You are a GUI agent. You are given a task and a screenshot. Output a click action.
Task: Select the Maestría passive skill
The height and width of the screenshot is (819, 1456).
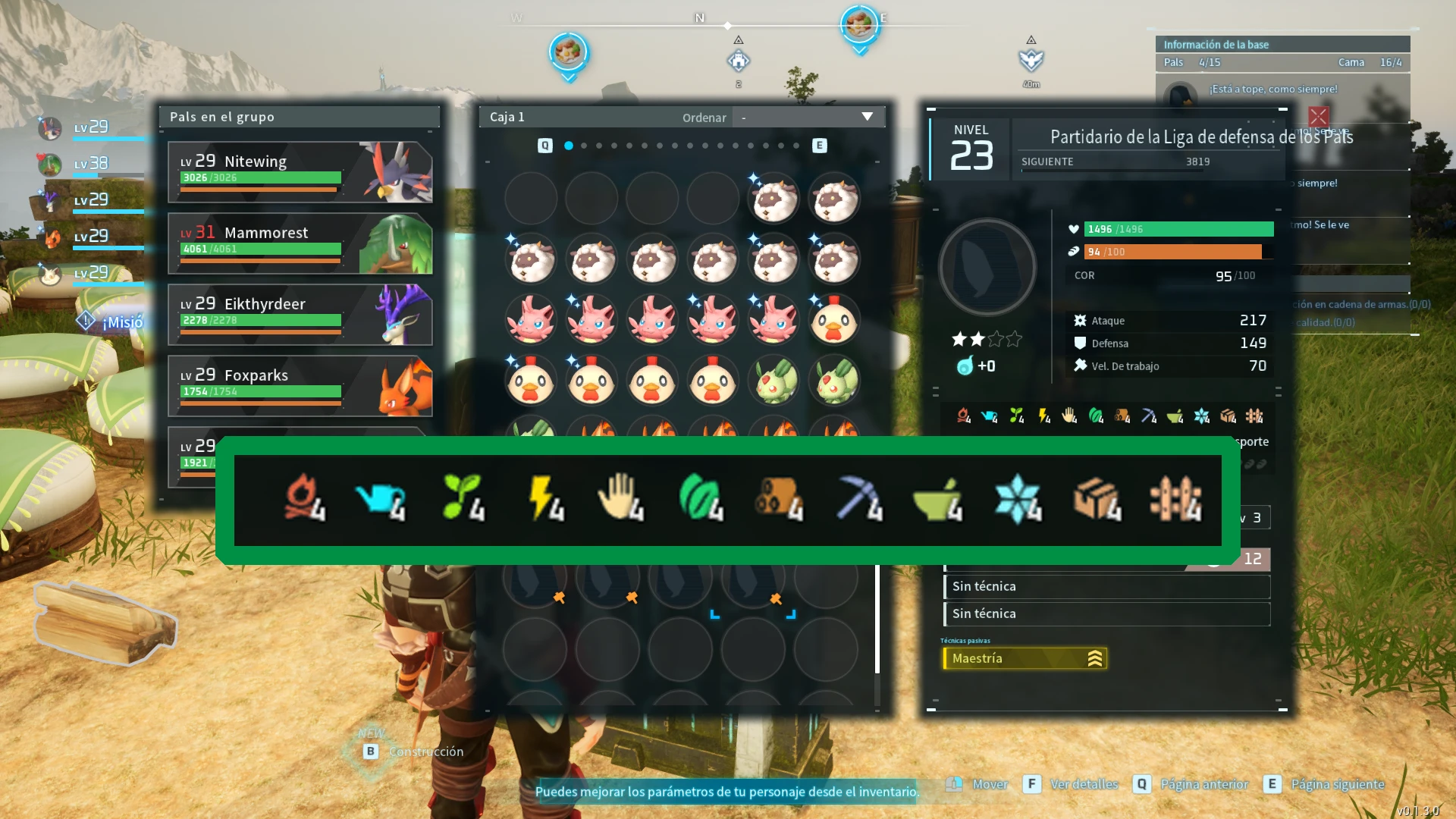pos(1025,658)
